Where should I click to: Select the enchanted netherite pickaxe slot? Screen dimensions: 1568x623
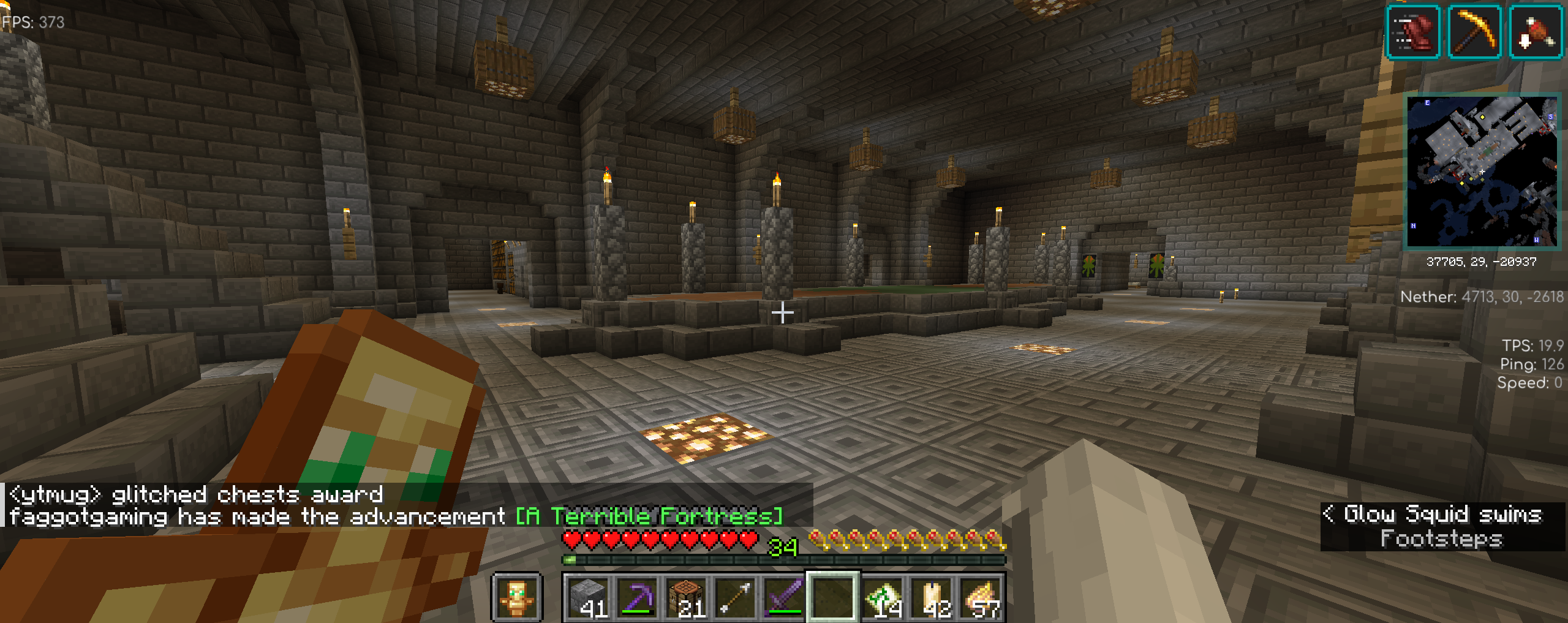(637, 597)
